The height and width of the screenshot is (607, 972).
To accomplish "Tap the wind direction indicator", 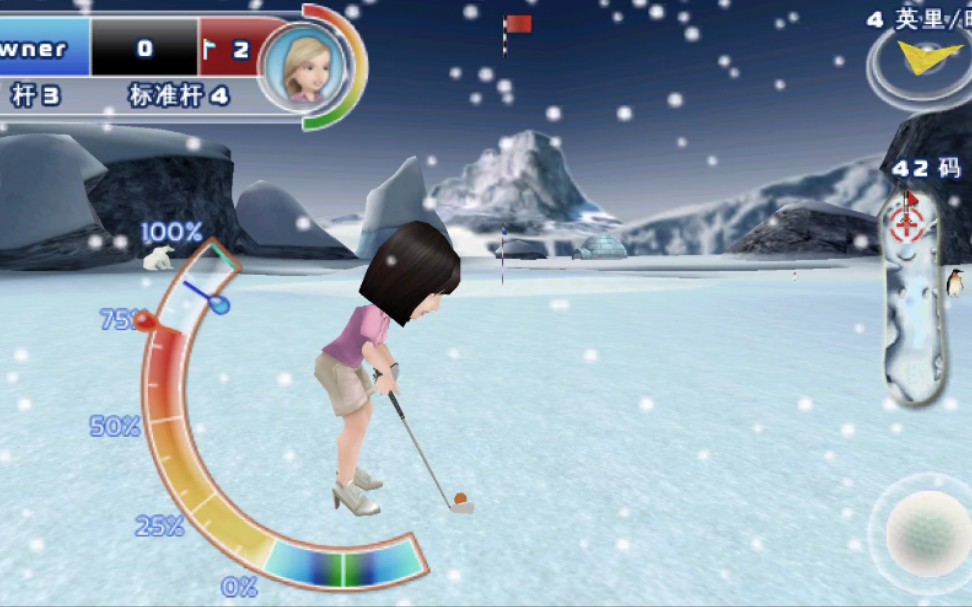I will pyautogui.click(x=917, y=58).
